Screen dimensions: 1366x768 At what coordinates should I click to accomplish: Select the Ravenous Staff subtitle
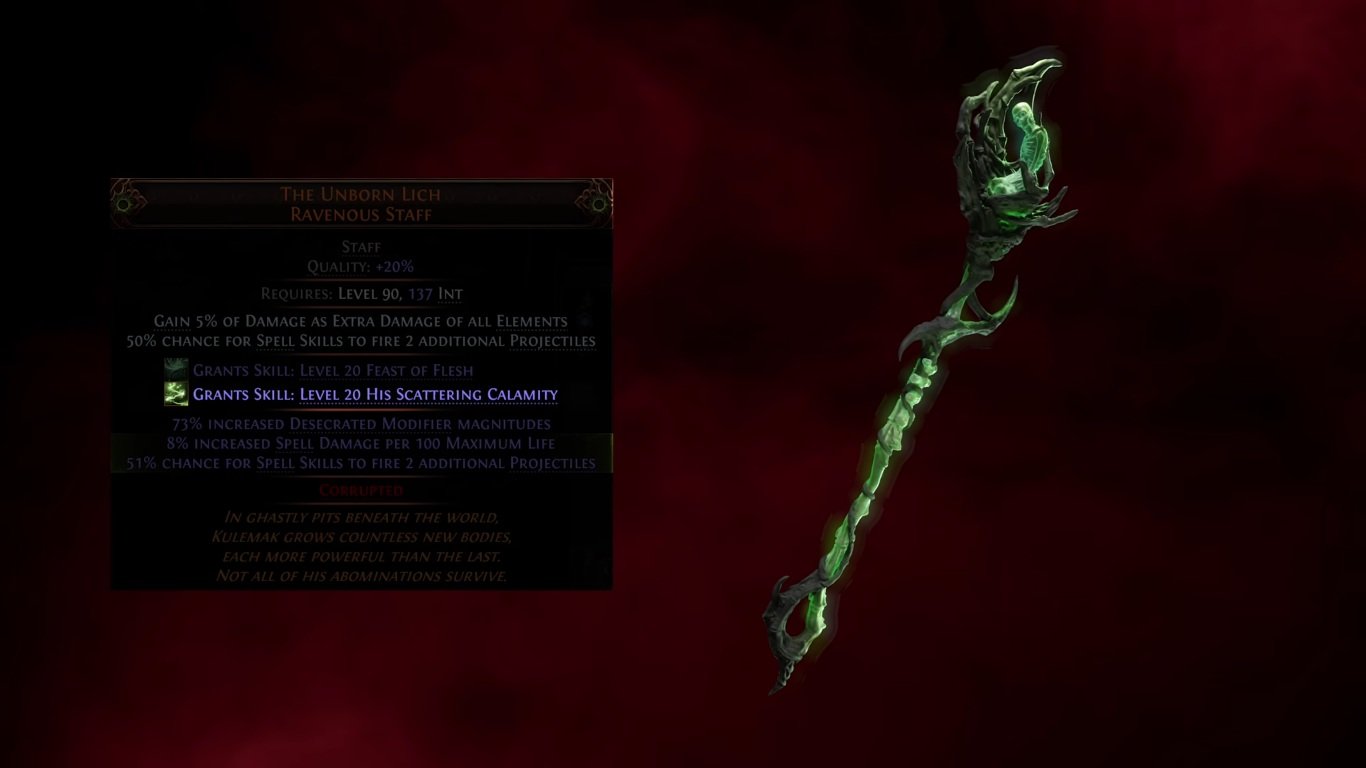pyautogui.click(x=362, y=213)
